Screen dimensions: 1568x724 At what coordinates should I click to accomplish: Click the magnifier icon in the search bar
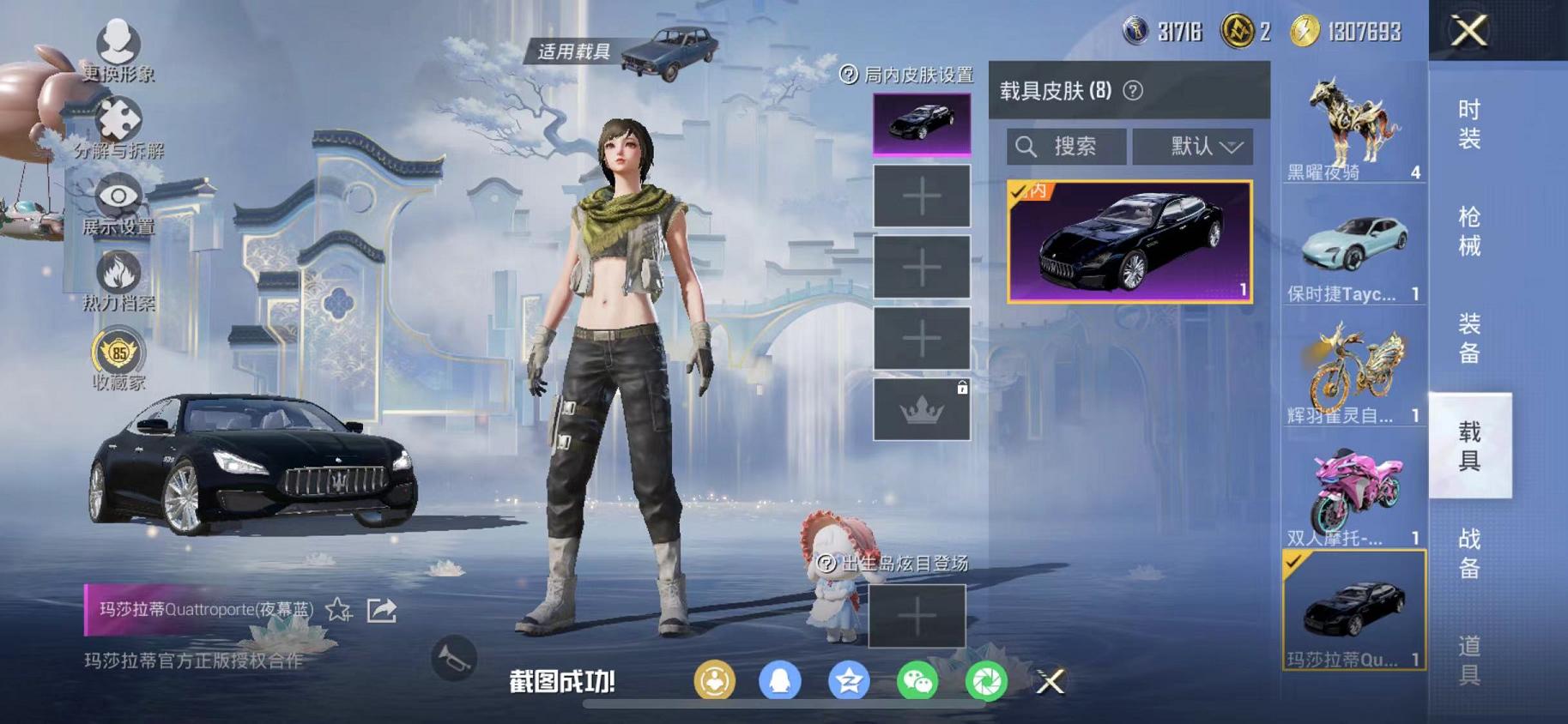click(1027, 146)
